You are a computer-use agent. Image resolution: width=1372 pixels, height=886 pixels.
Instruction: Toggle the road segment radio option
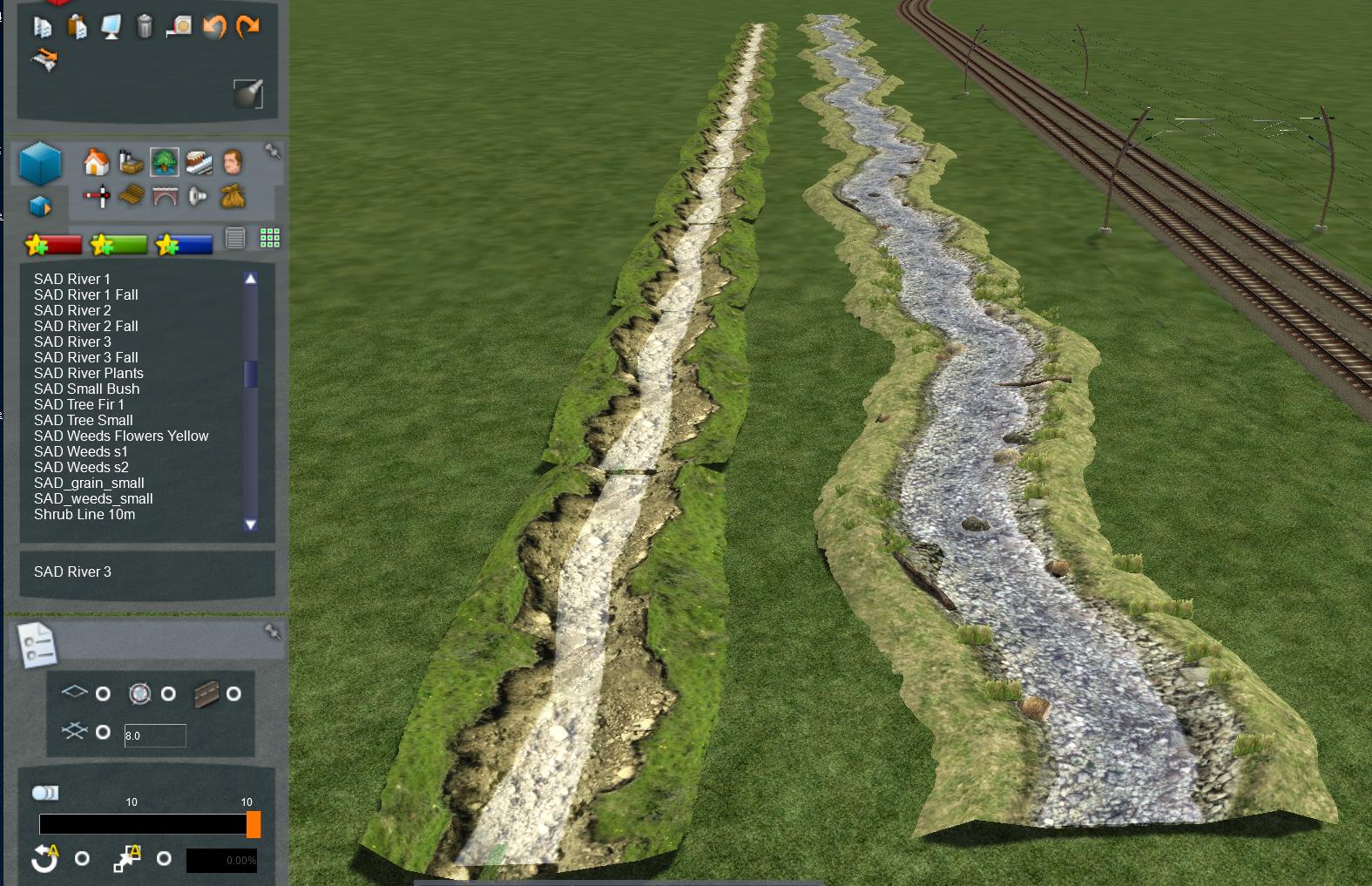(233, 693)
